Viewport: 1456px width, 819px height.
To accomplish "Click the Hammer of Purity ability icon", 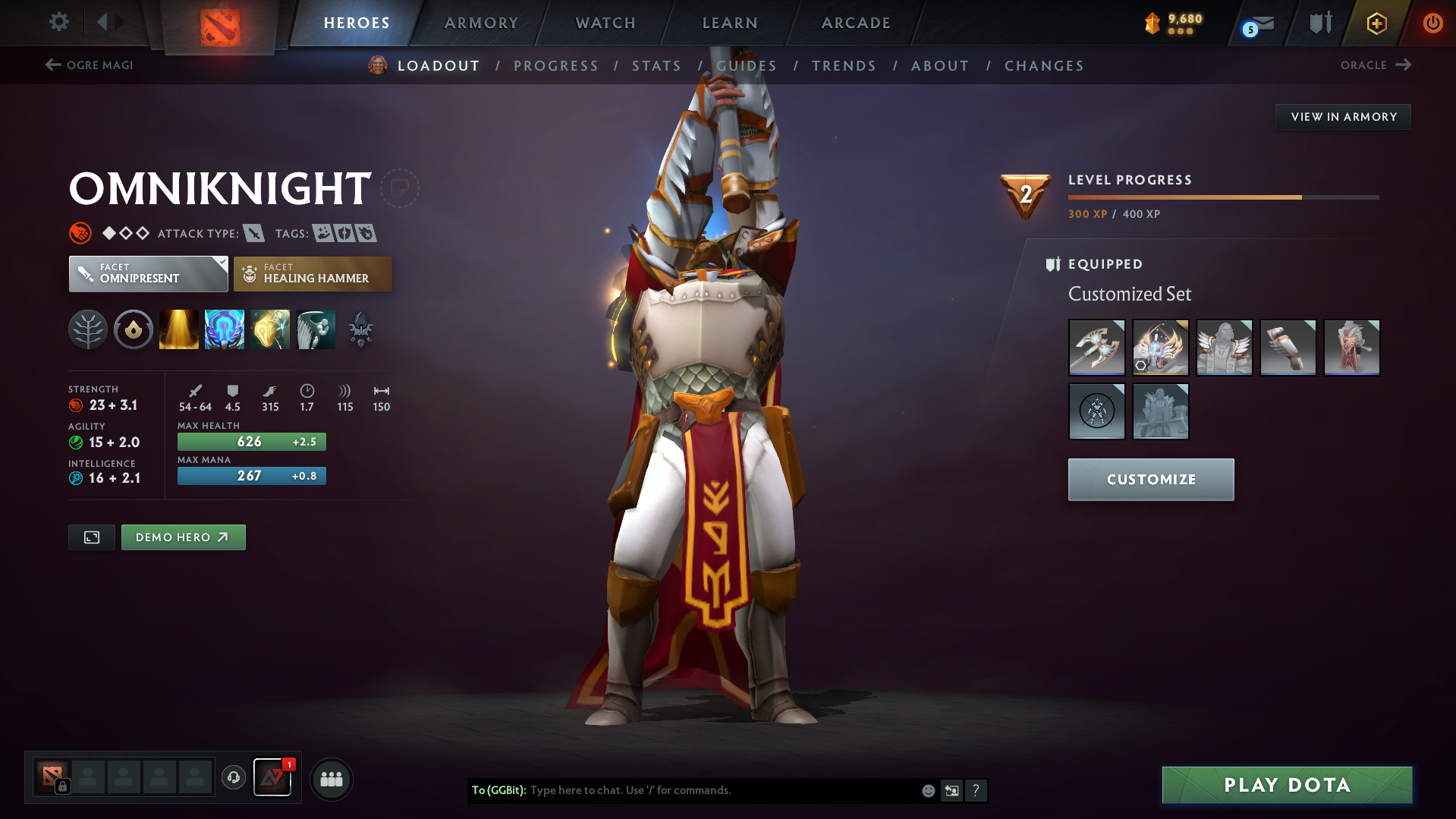I will coord(269,329).
